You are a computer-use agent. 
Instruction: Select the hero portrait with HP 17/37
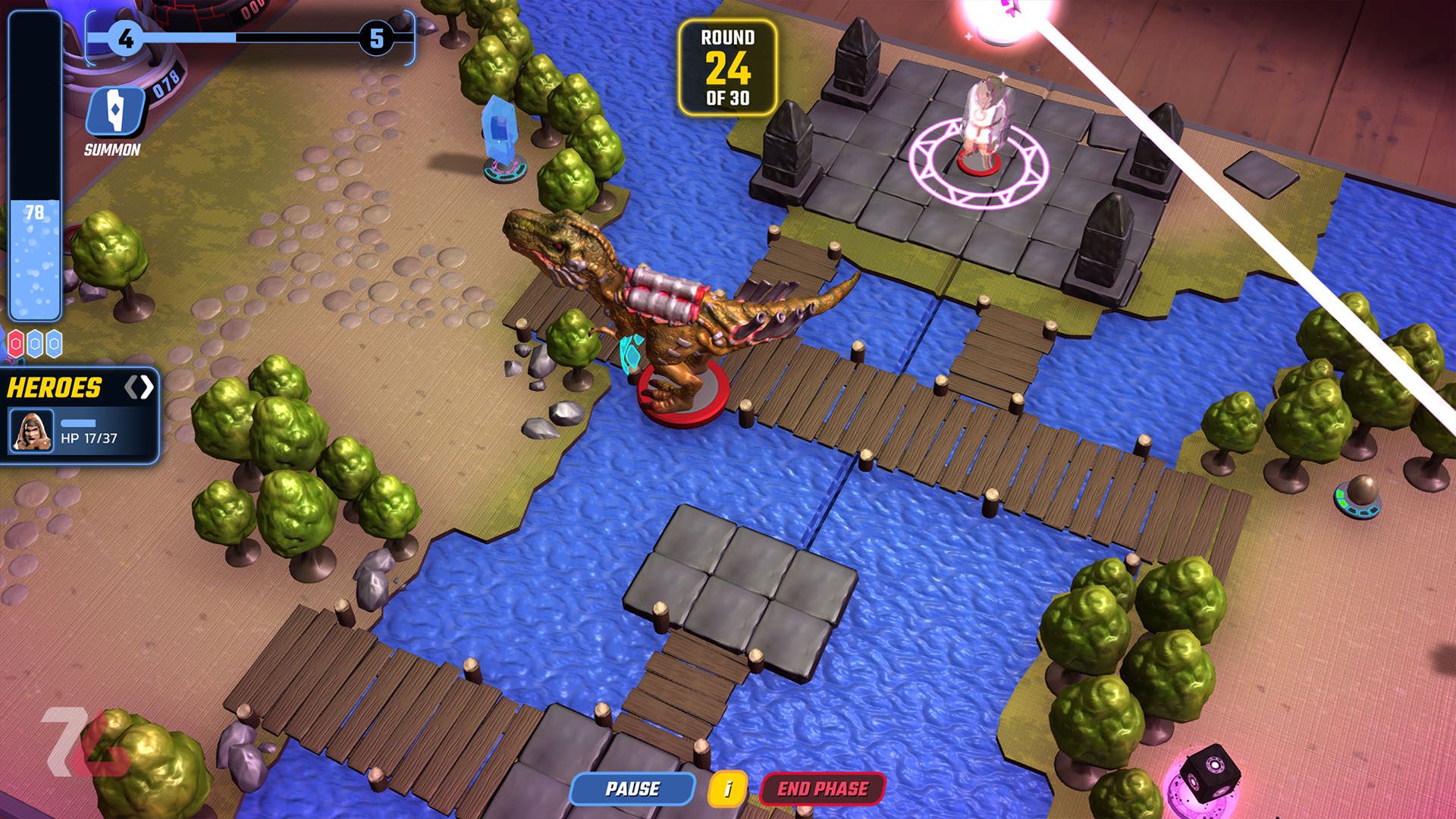pos(32,430)
